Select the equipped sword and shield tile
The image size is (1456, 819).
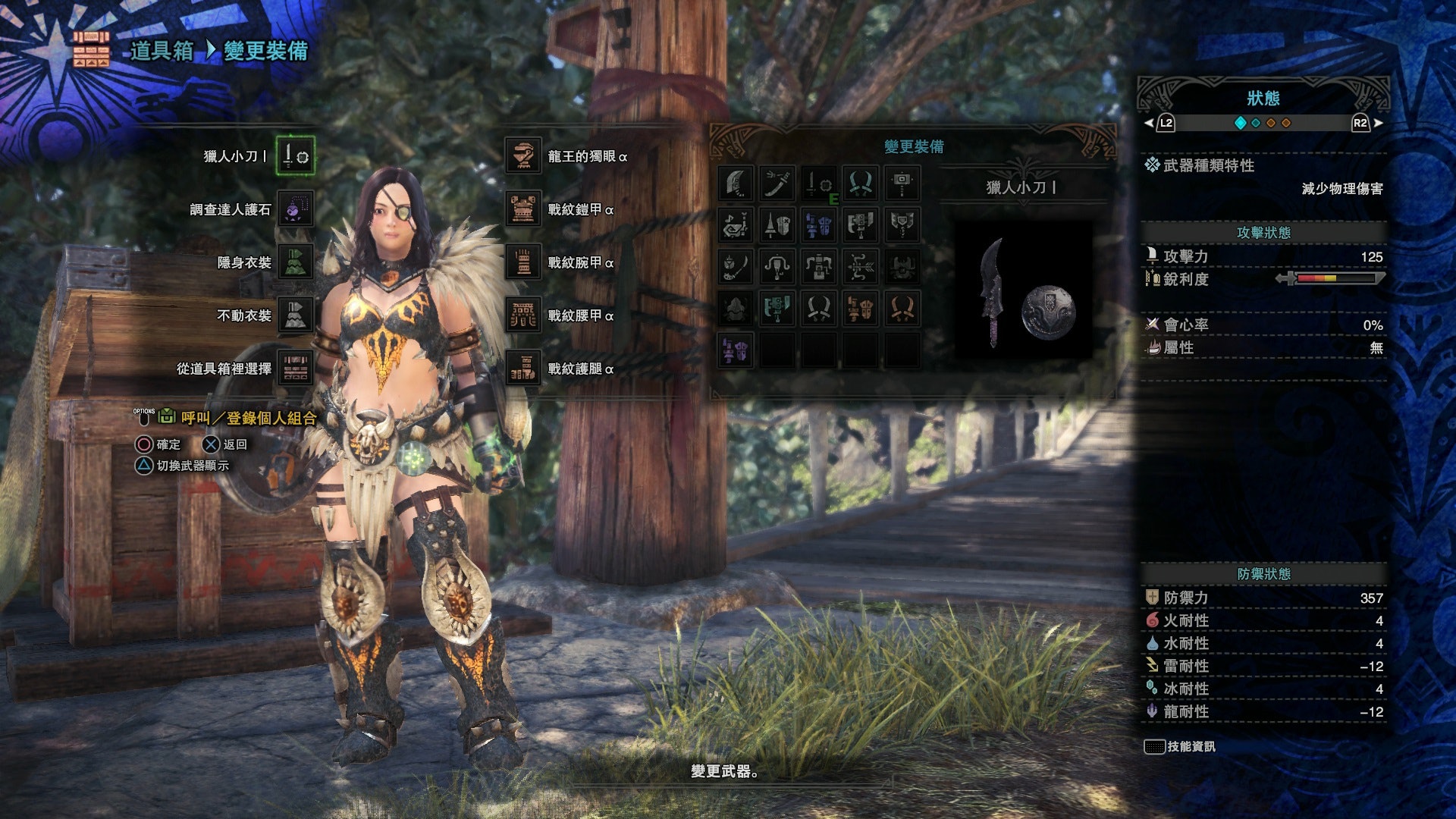click(x=819, y=184)
